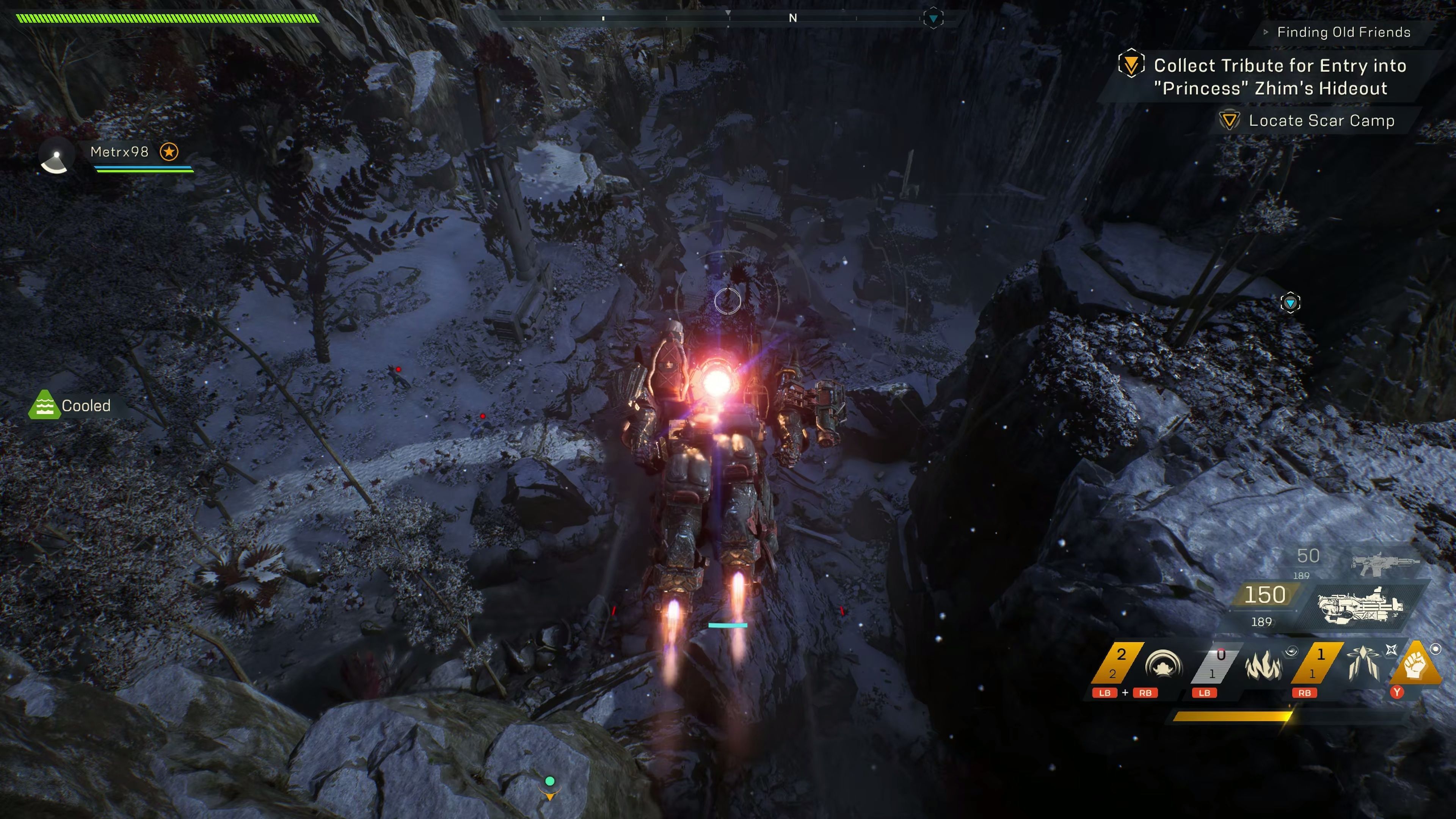Select the Locate Scar Camp objective
This screenshot has height=819, width=1456.
point(1321,121)
